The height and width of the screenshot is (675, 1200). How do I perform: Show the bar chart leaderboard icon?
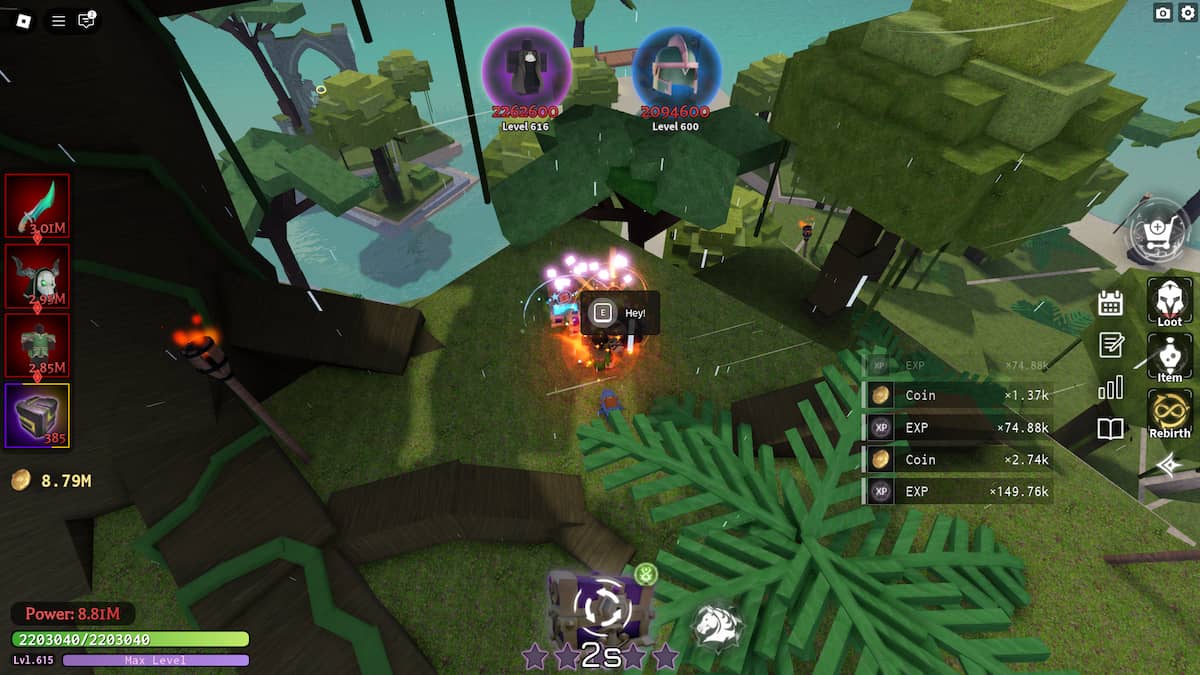1110,387
